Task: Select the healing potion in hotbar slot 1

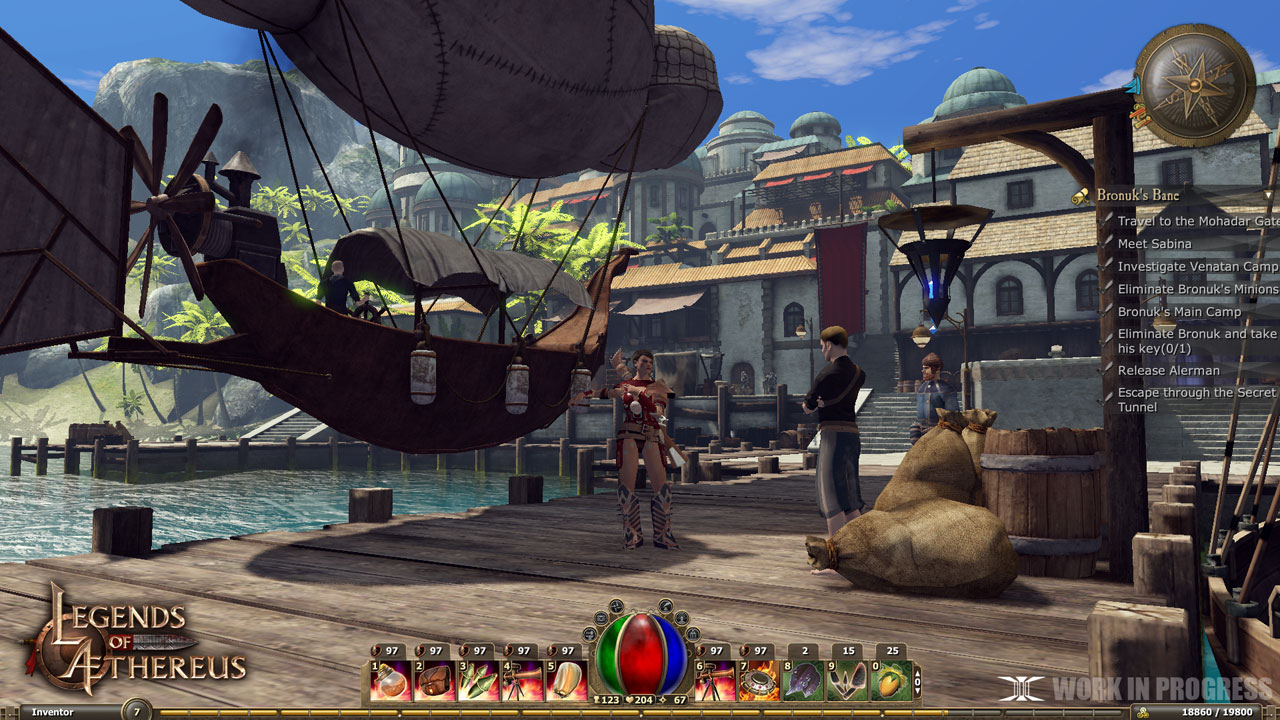Action: (x=390, y=679)
